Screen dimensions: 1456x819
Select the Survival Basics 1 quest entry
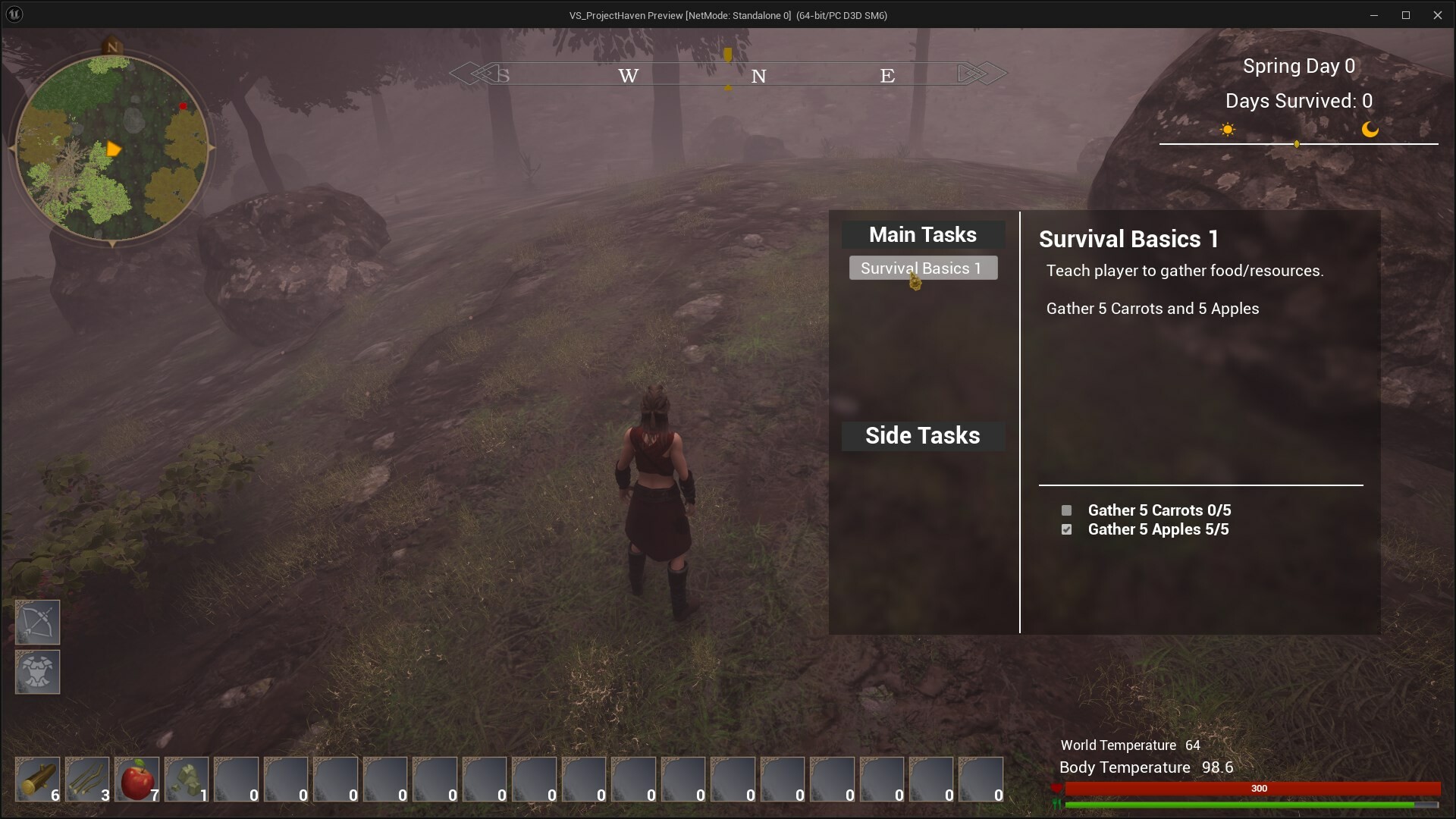pos(923,268)
